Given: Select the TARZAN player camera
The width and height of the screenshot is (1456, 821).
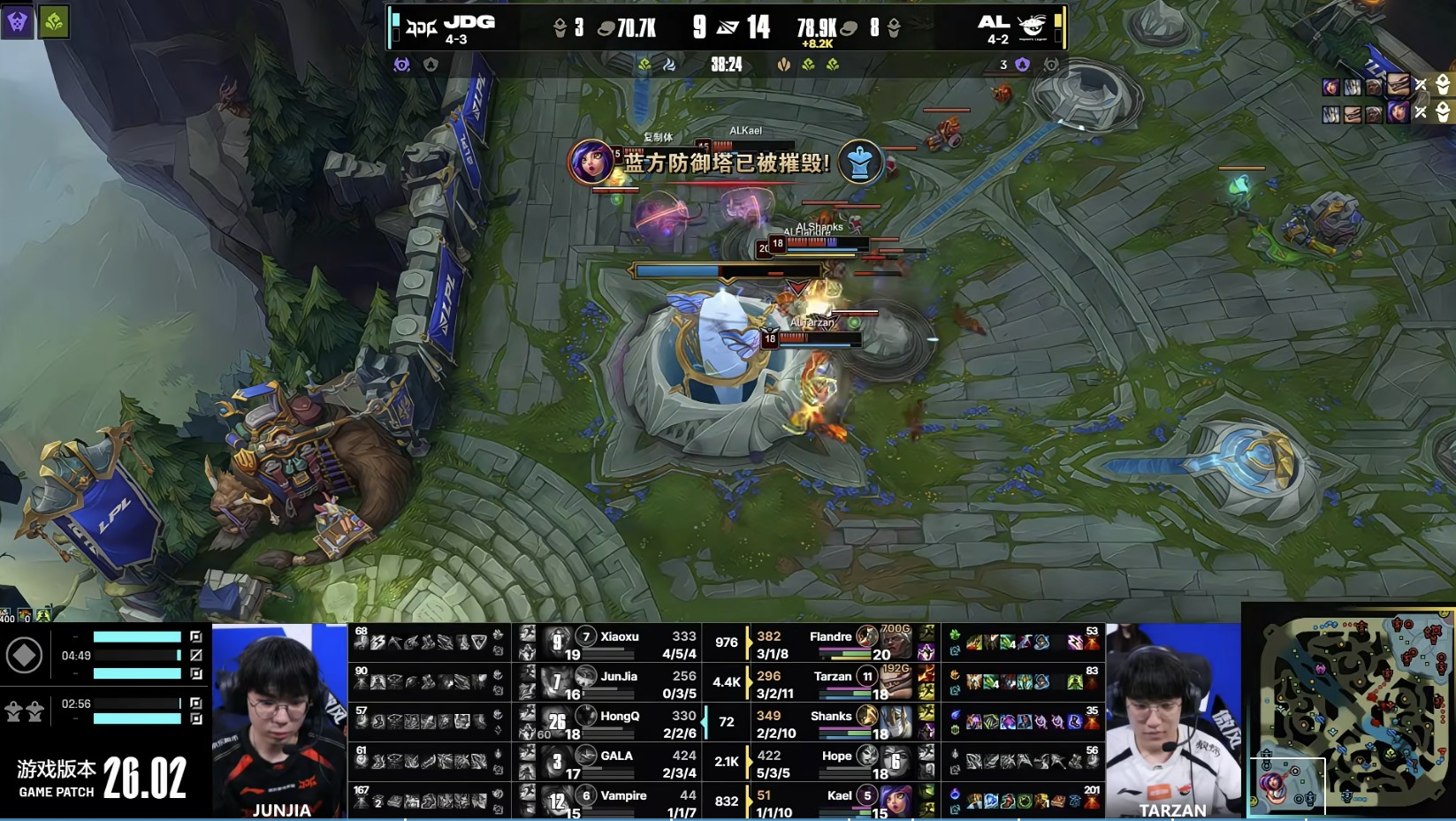Looking at the screenshot, I should (x=1173, y=721).
